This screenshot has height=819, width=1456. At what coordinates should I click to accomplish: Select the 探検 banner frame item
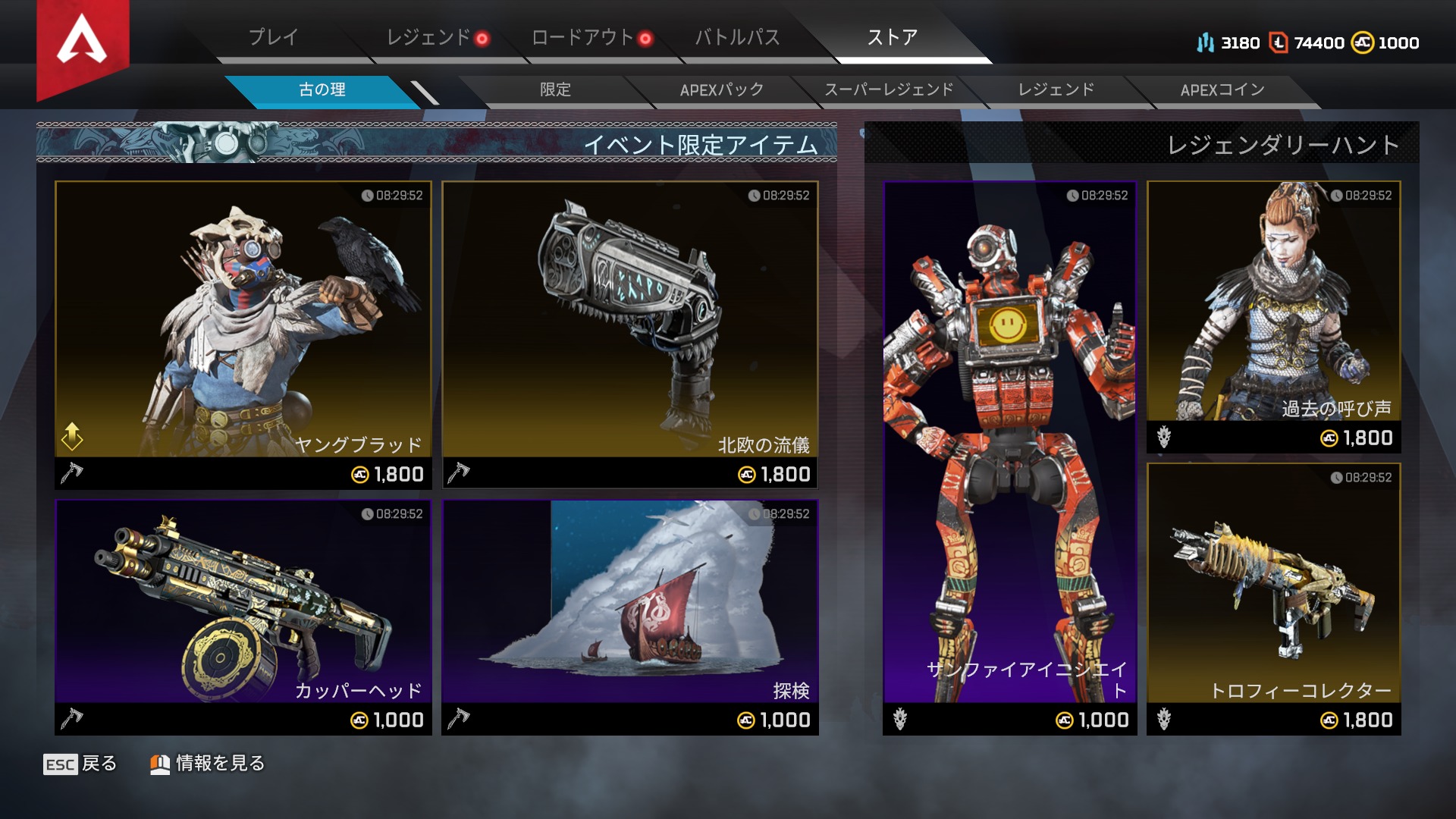click(630, 616)
